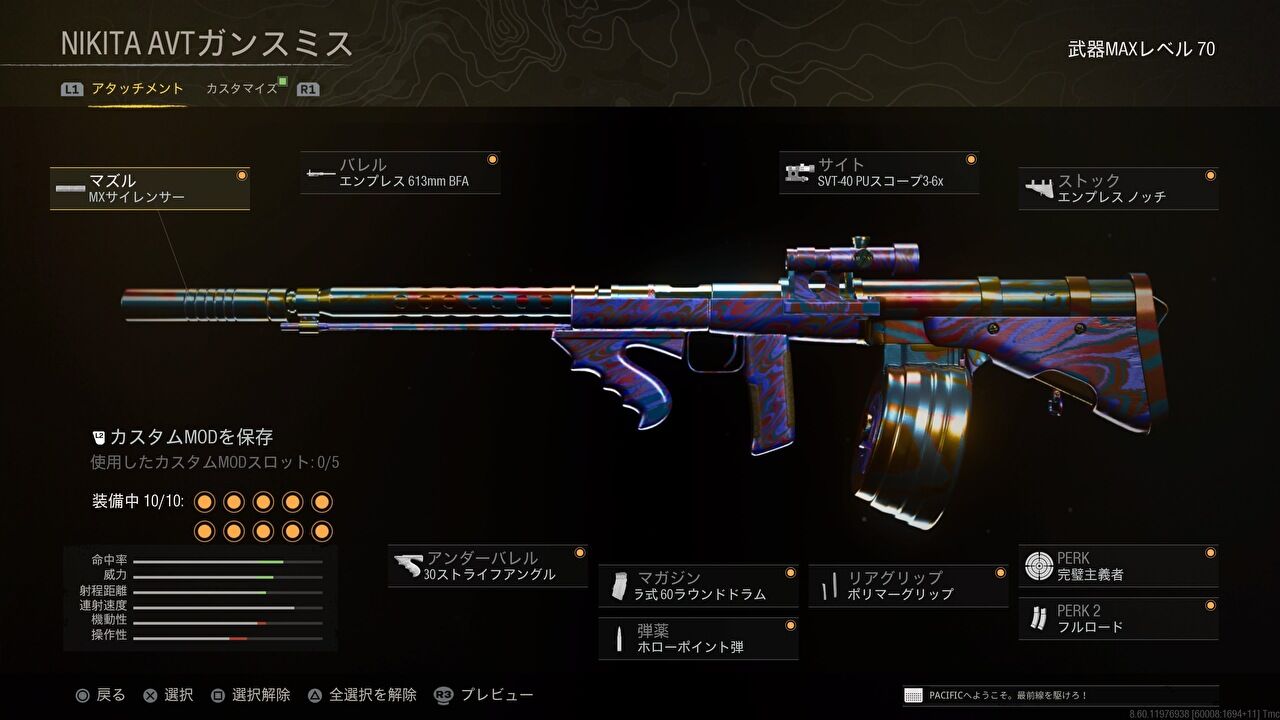
Task: Select the マズル (Muzzle) attachment slot icon
Action: coord(150,187)
